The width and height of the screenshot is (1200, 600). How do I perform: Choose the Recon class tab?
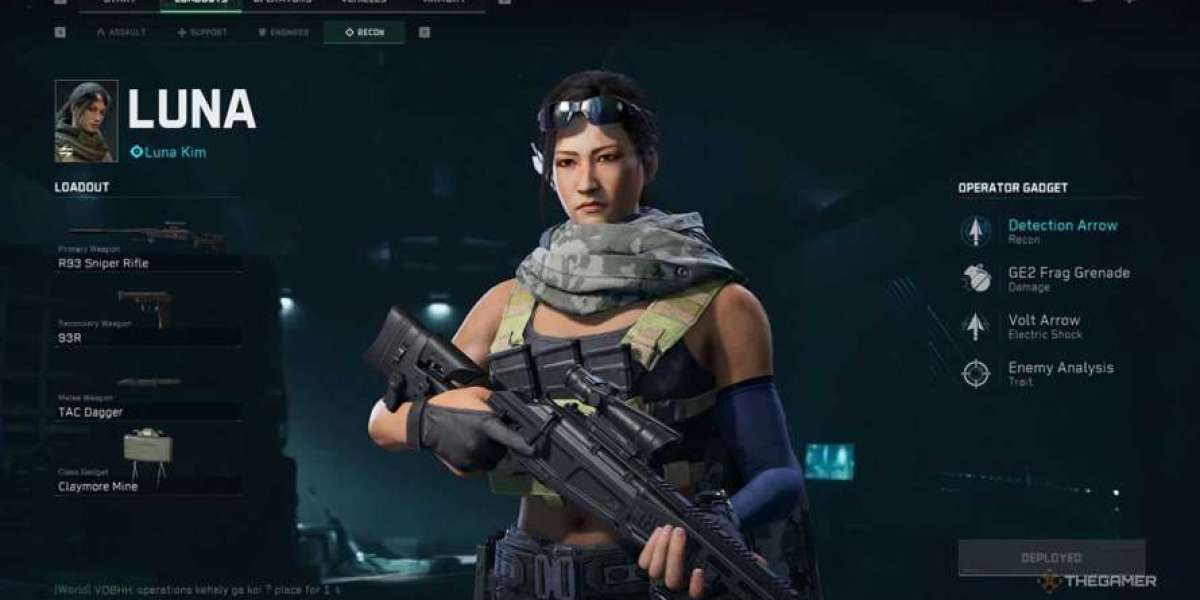coord(364,32)
